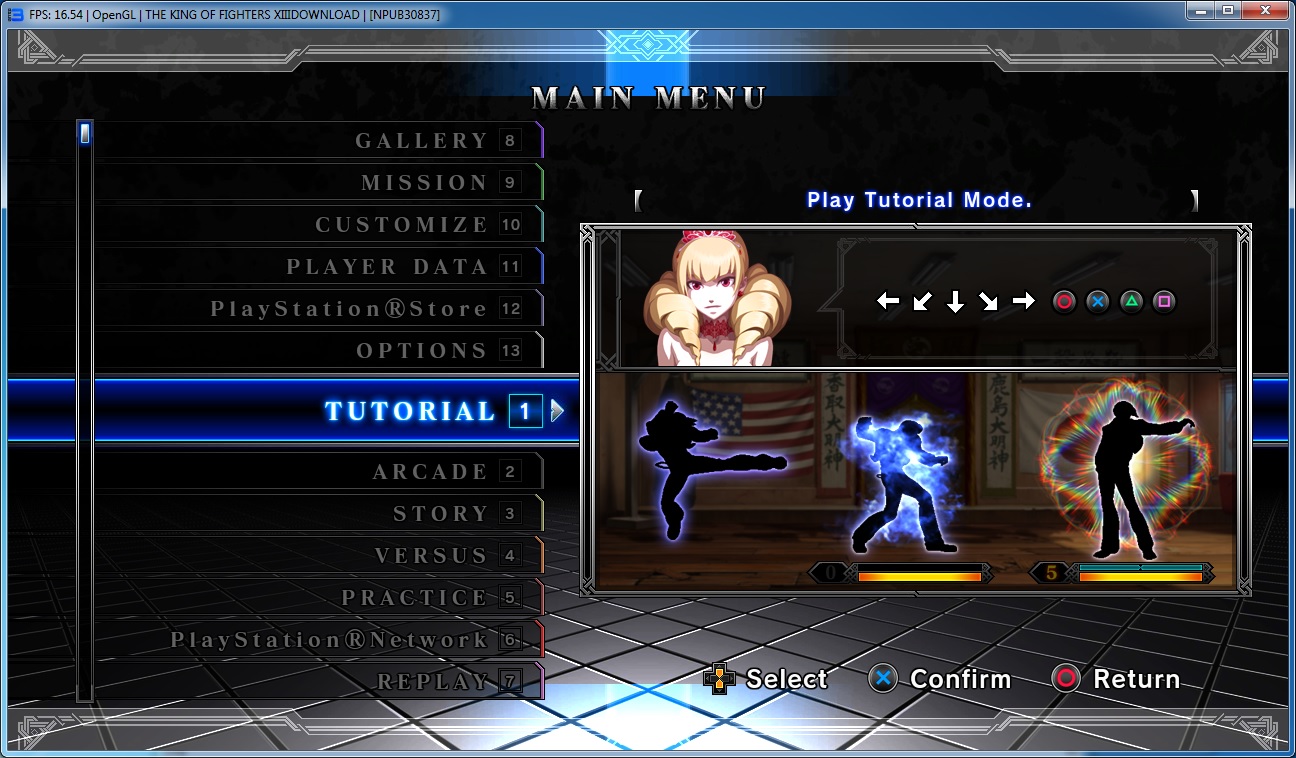Screen dimensions: 1296x758
Task: Select the Mission mode entry
Action: click(x=424, y=183)
